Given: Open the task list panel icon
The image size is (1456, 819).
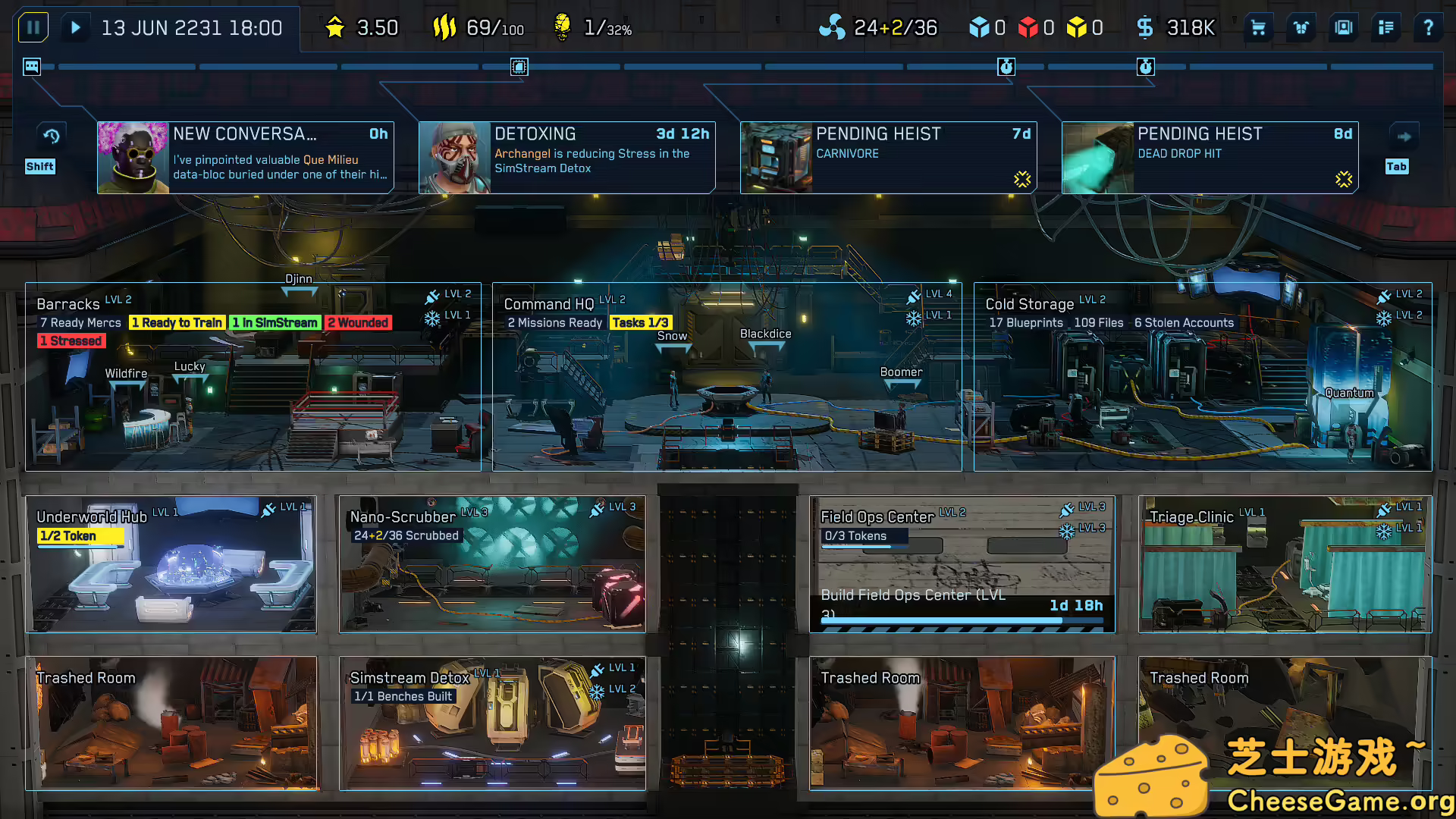Looking at the screenshot, I should click(1385, 27).
